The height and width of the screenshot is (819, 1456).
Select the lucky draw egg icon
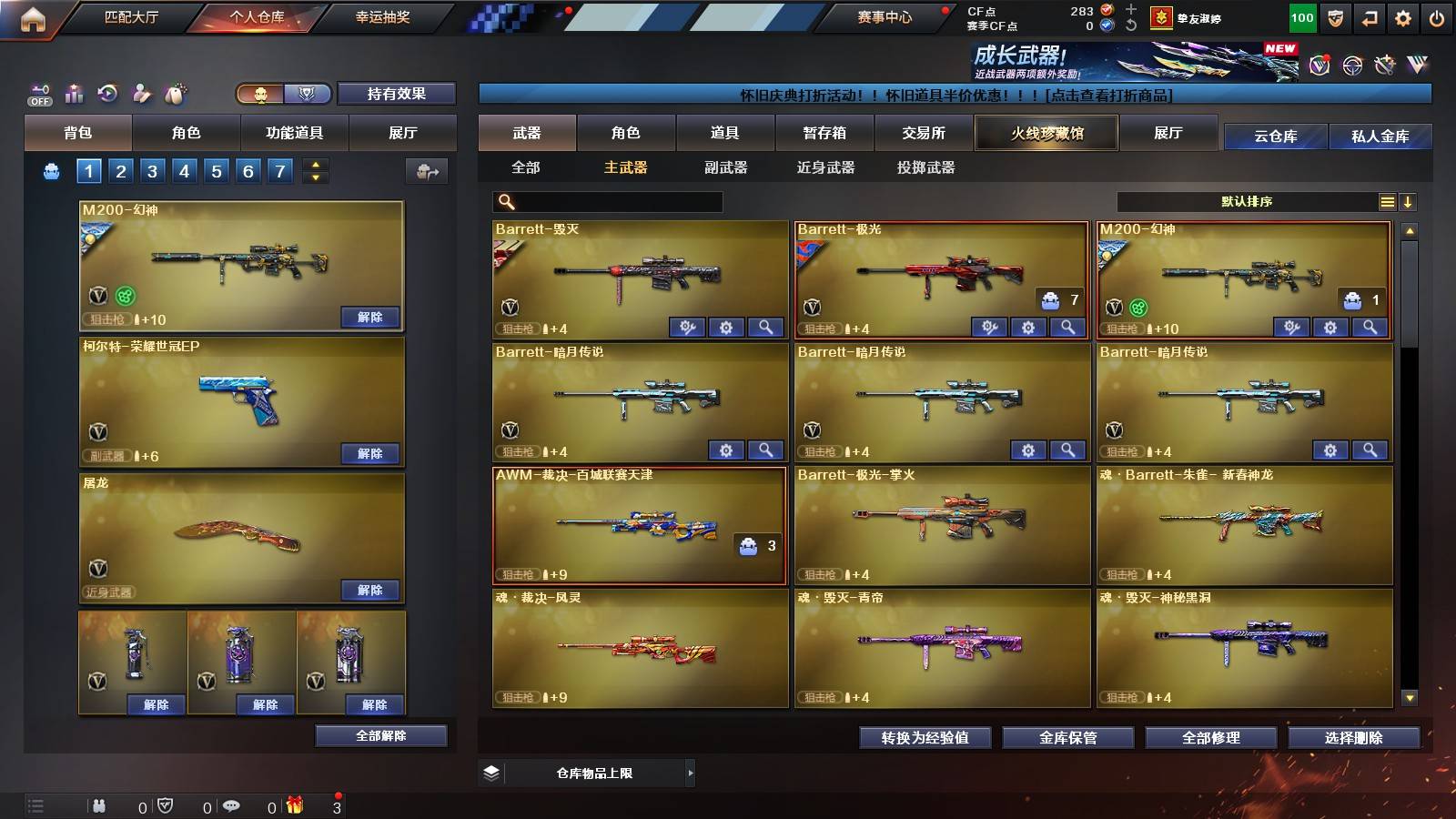click(x=173, y=94)
